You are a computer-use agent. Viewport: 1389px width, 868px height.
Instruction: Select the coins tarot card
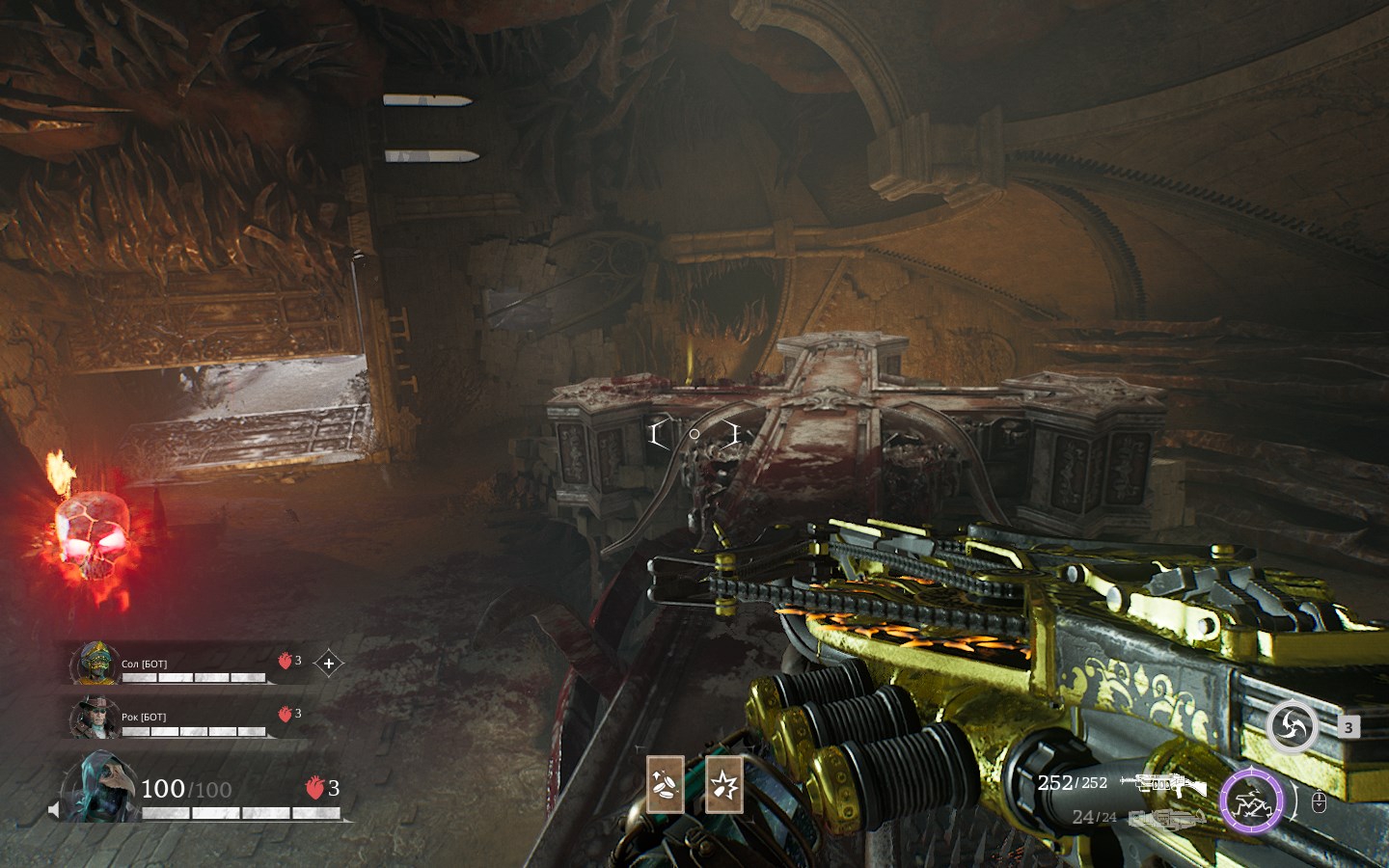click(665, 784)
